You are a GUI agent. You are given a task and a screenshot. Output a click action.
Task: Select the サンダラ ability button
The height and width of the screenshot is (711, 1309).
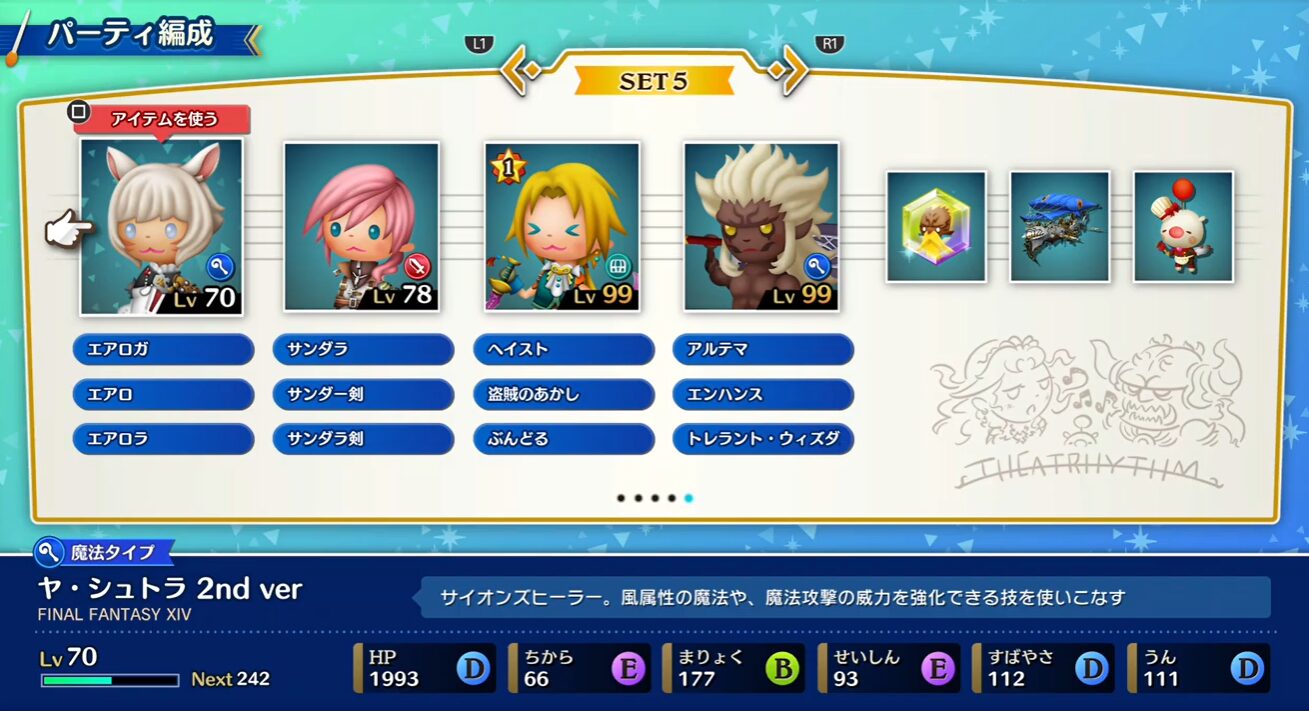(x=363, y=350)
